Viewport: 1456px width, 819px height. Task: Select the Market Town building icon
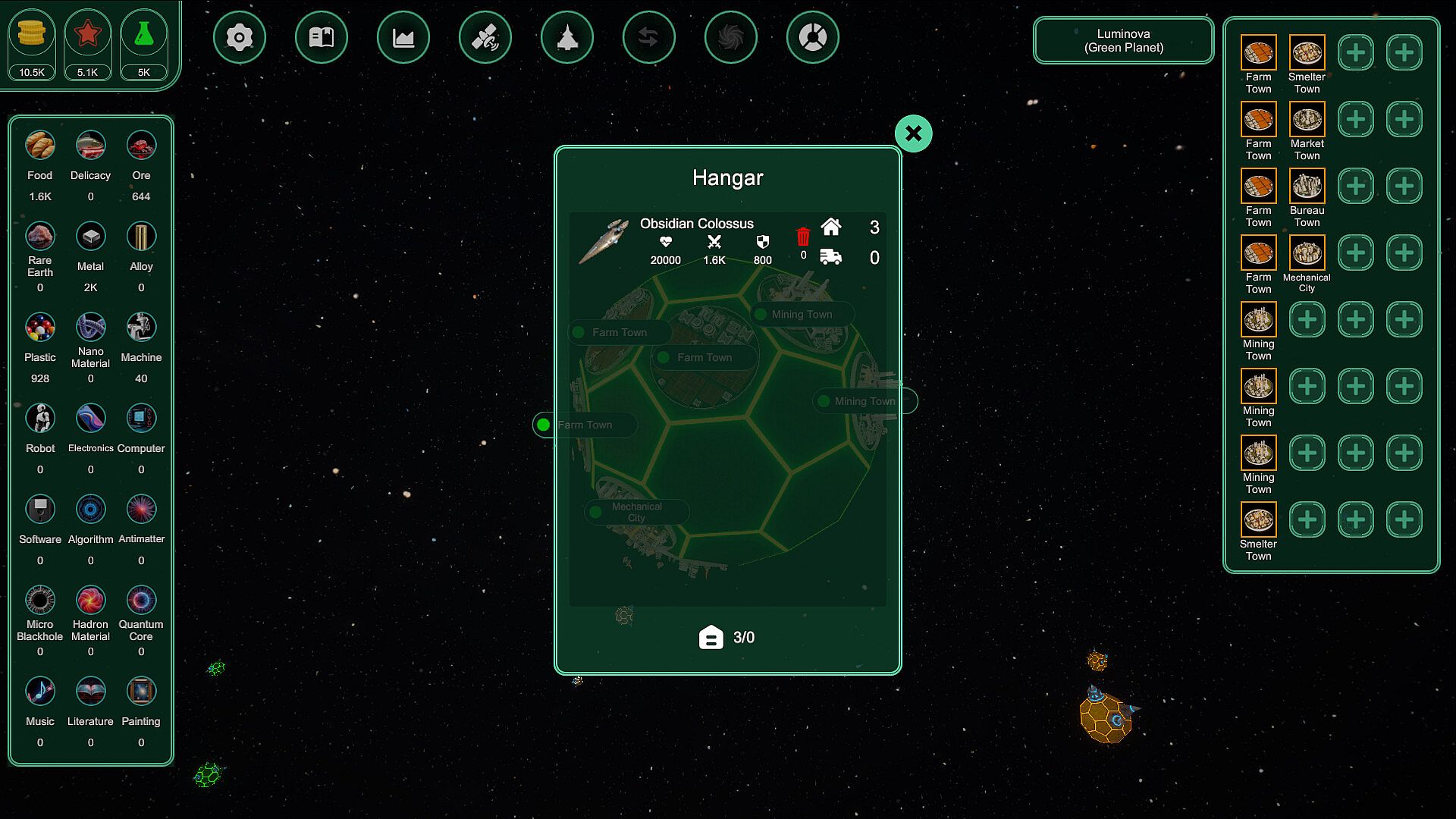(1307, 120)
